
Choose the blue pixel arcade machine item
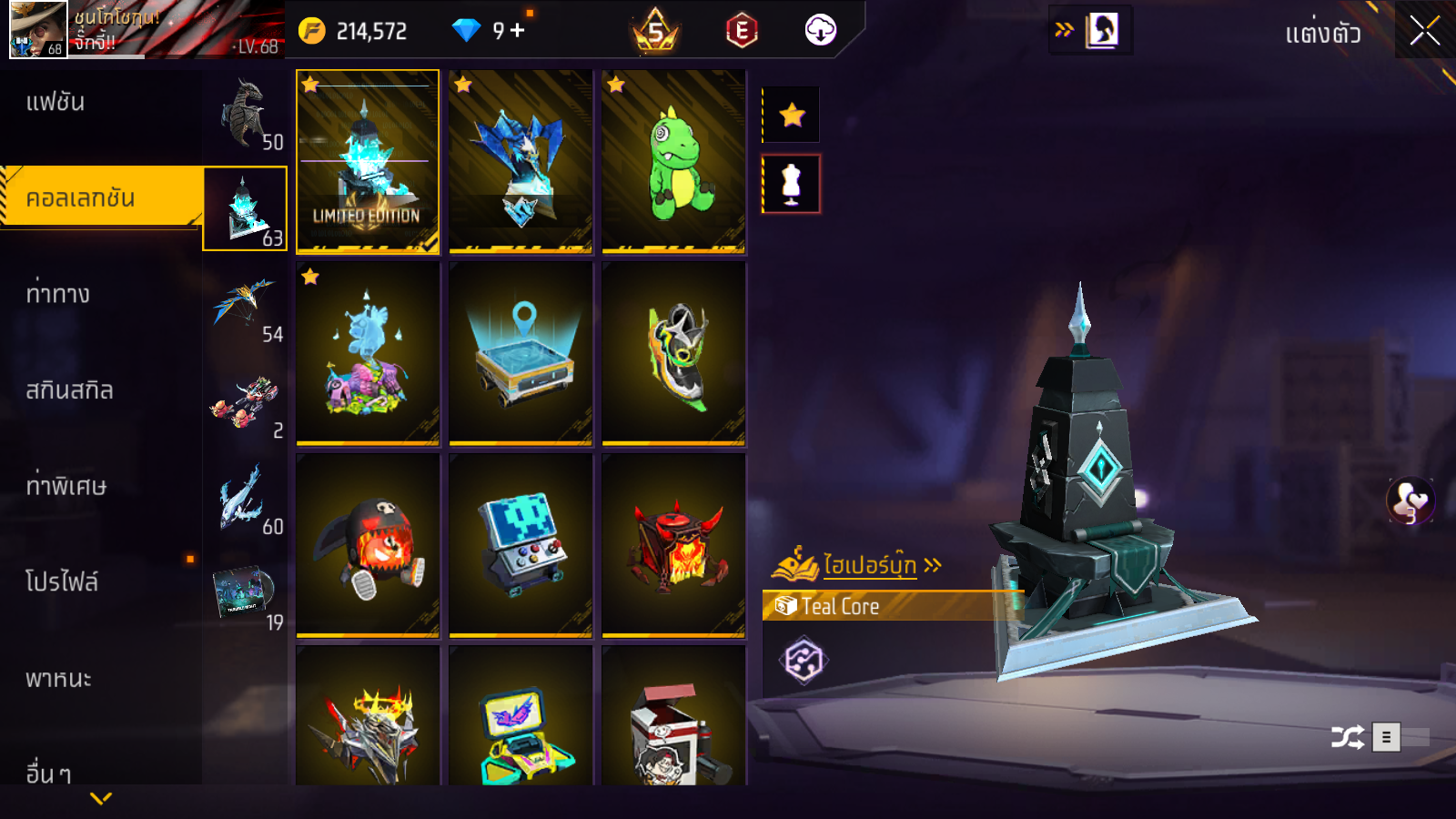521,546
